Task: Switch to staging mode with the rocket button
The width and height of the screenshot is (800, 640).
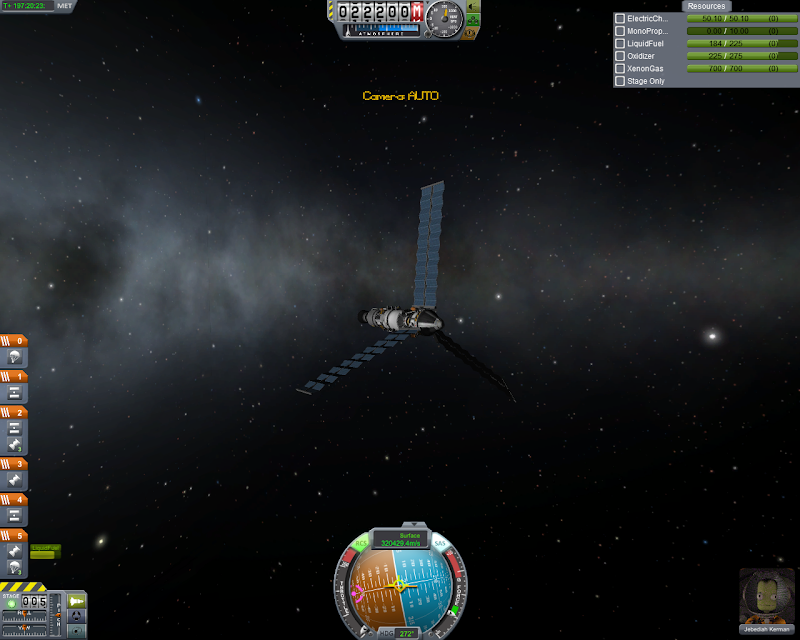Action: click(76, 602)
